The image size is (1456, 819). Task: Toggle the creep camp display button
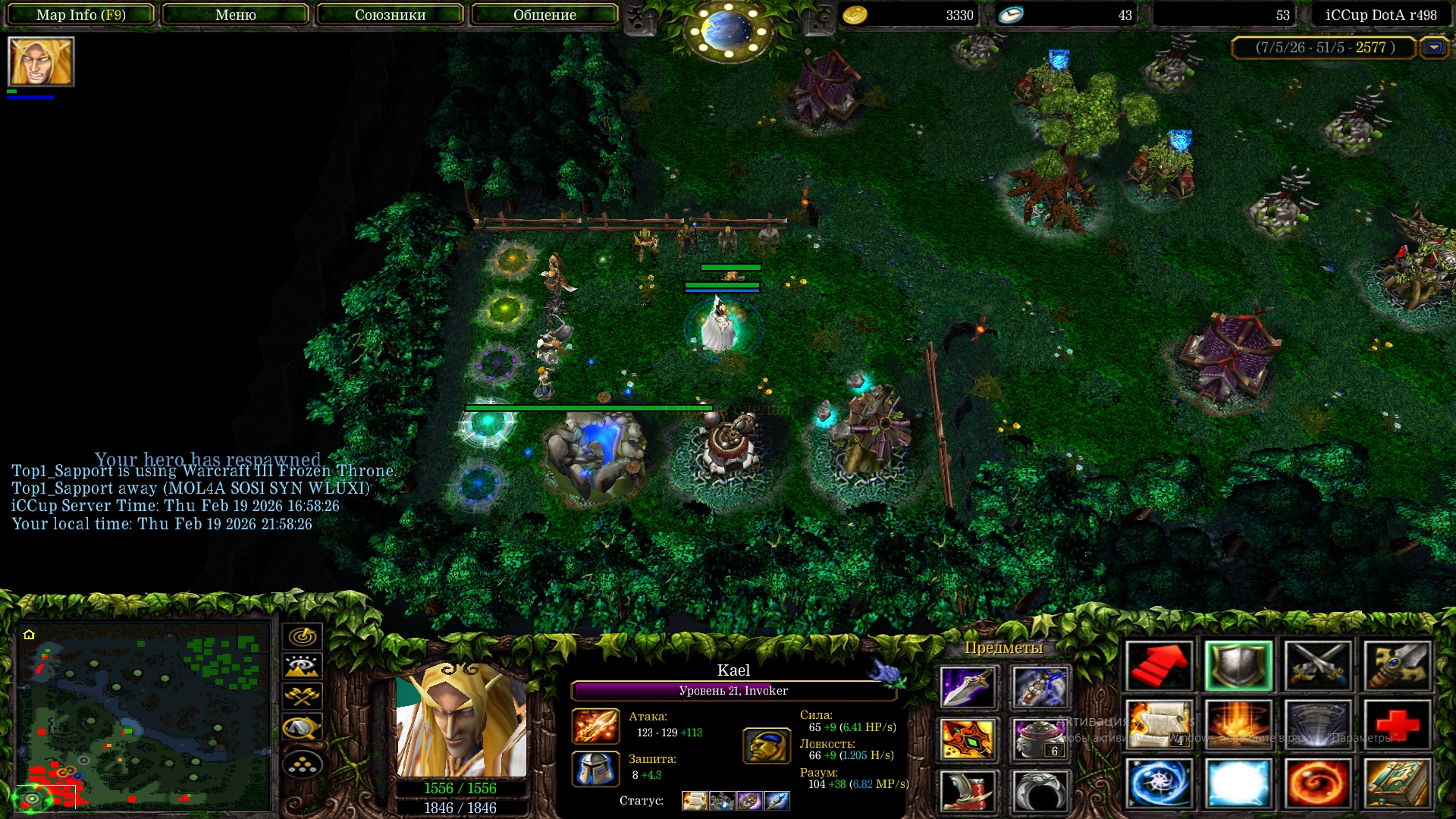(303, 728)
